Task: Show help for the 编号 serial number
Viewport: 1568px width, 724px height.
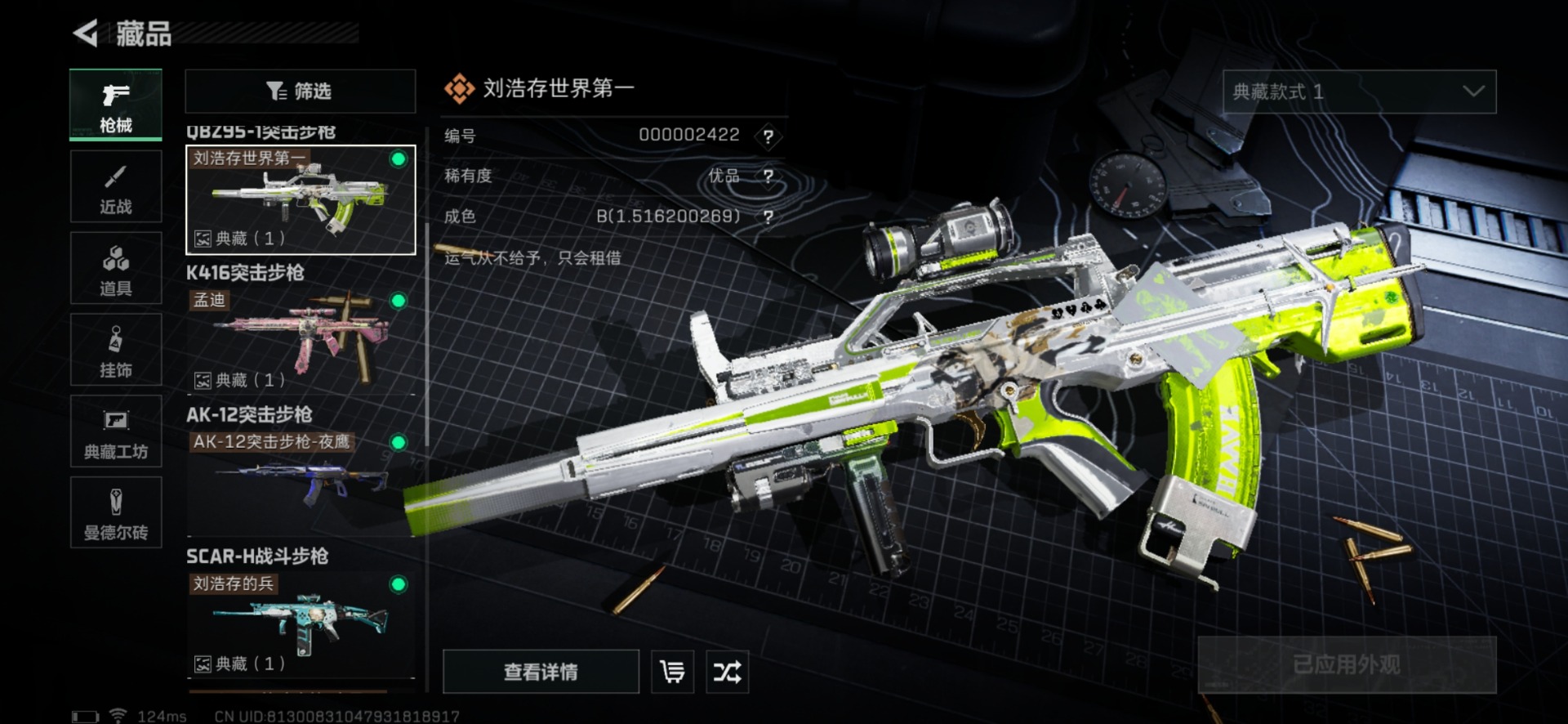Action: (768, 136)
